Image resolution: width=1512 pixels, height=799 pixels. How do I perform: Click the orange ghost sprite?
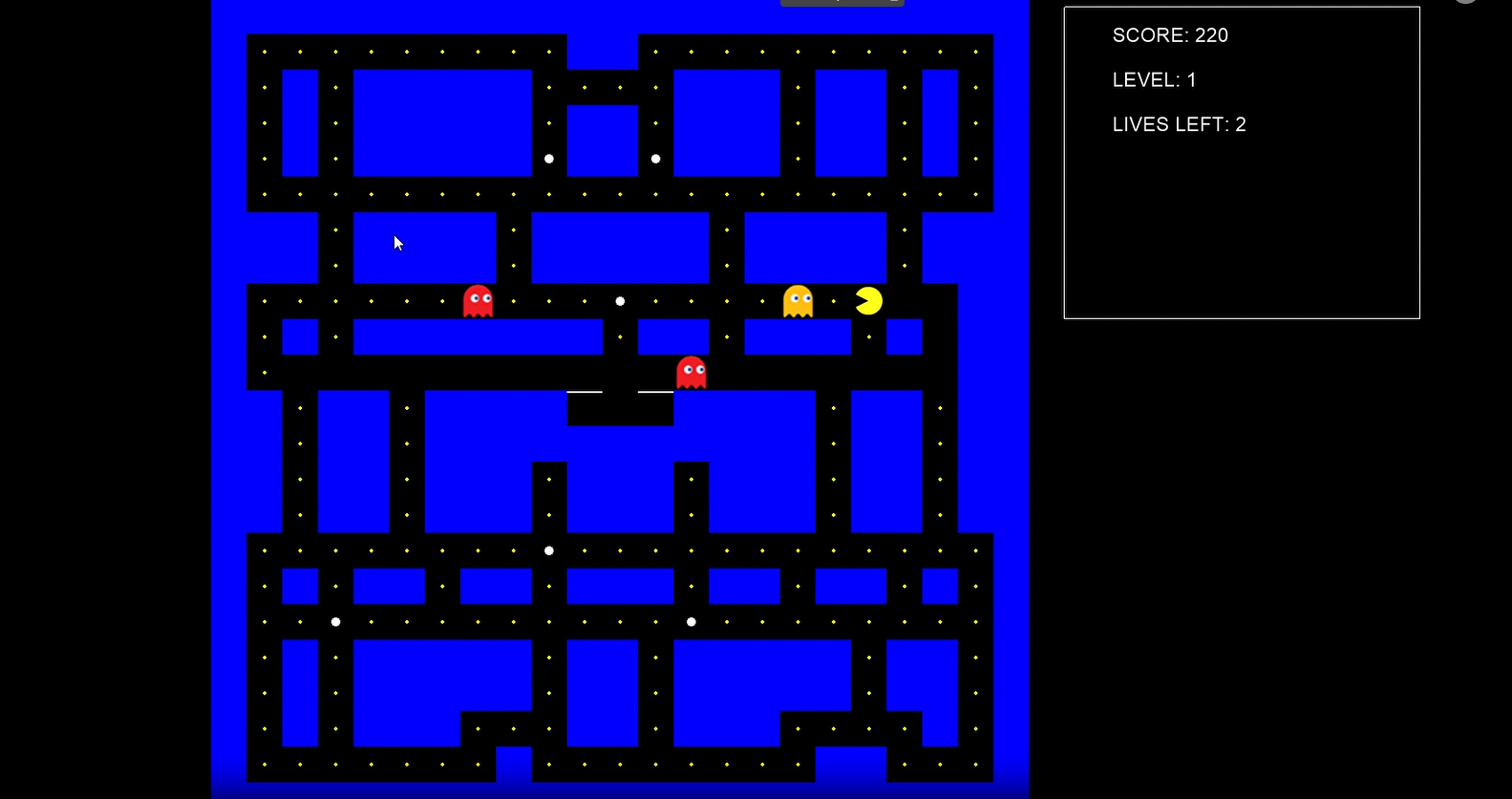798,300
